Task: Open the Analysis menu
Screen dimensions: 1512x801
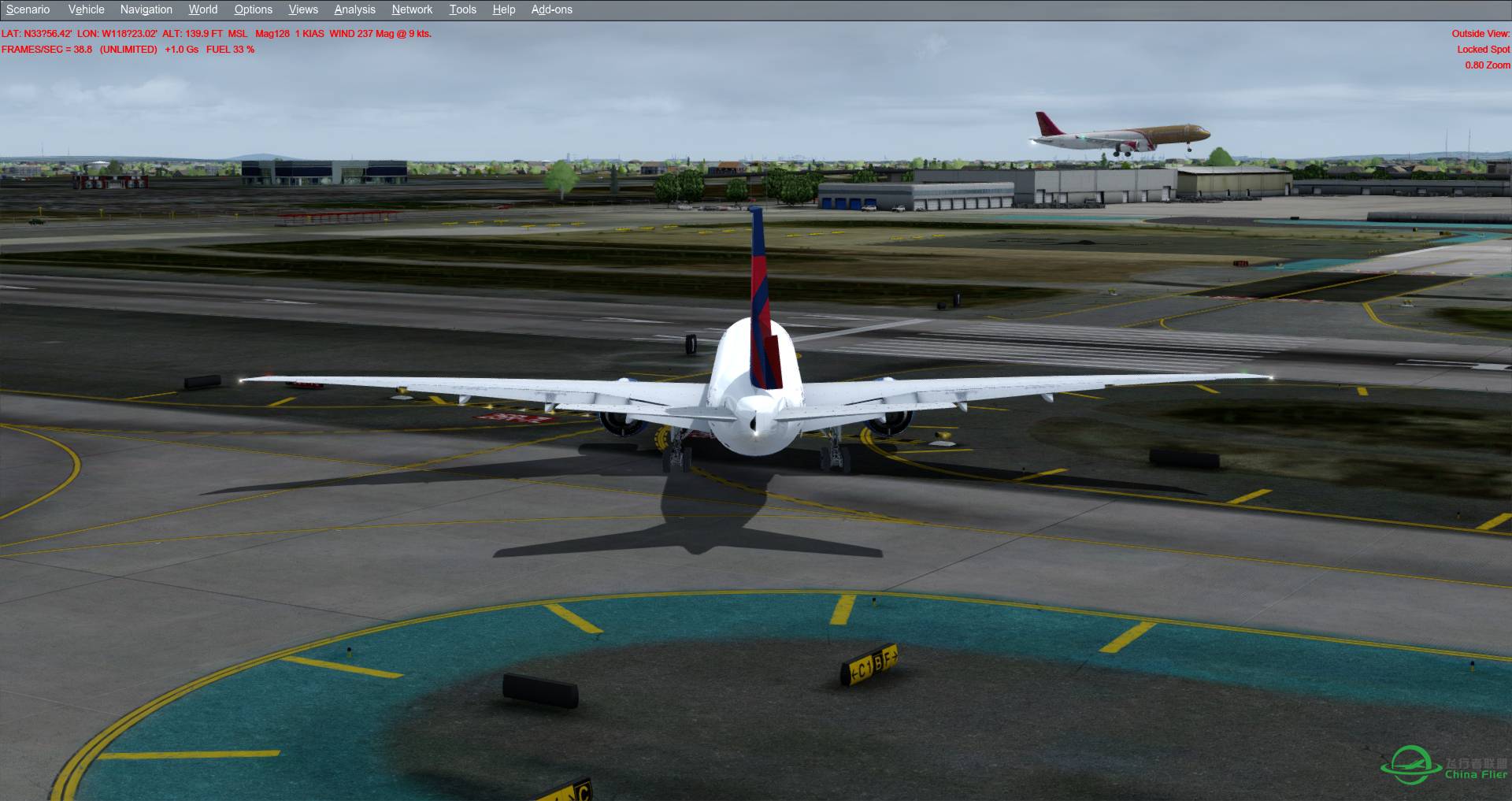Action: pyautogui.click(x=354, y=9)
